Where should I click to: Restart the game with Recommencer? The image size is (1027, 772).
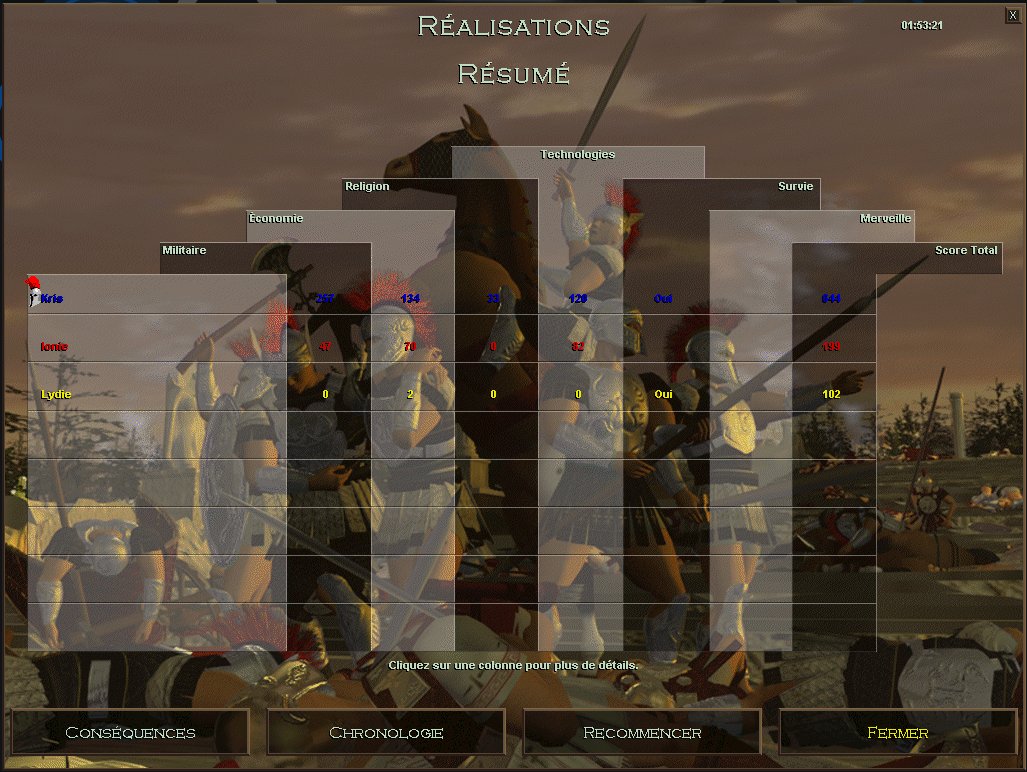[642, 733]
